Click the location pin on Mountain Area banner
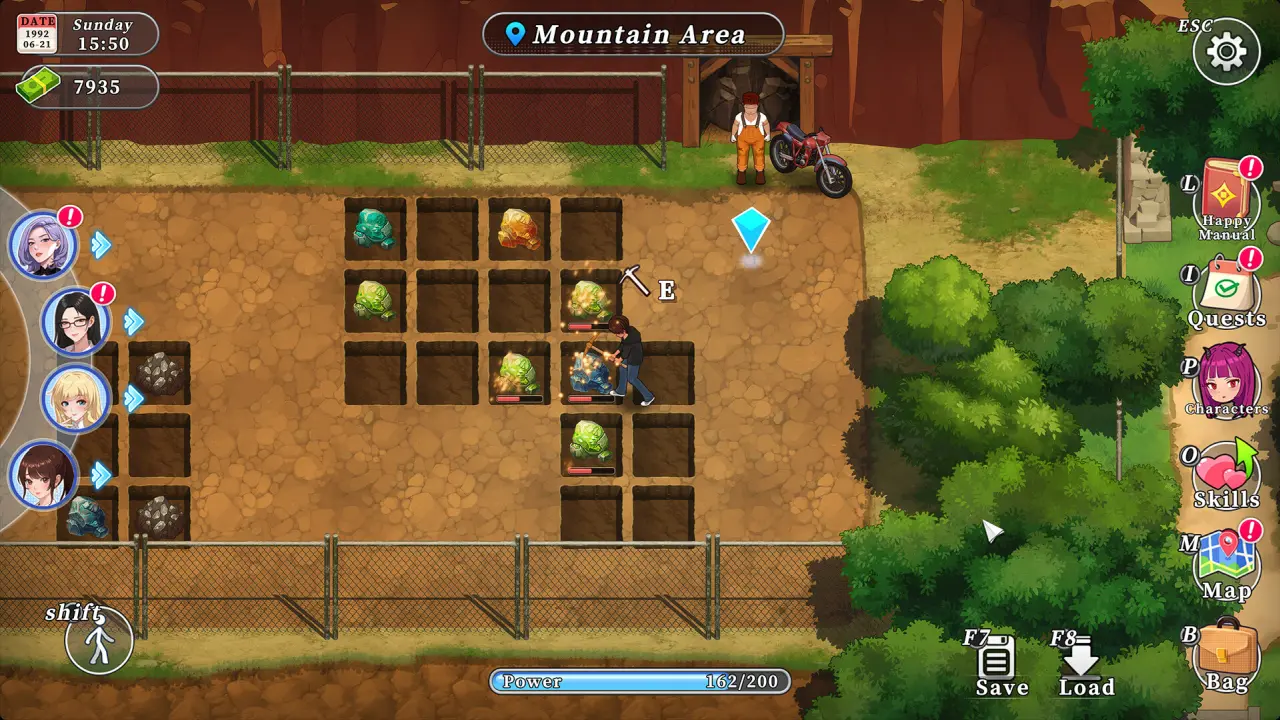The height and width of the screenshot is (720, 1280). (x=514, y=33)
